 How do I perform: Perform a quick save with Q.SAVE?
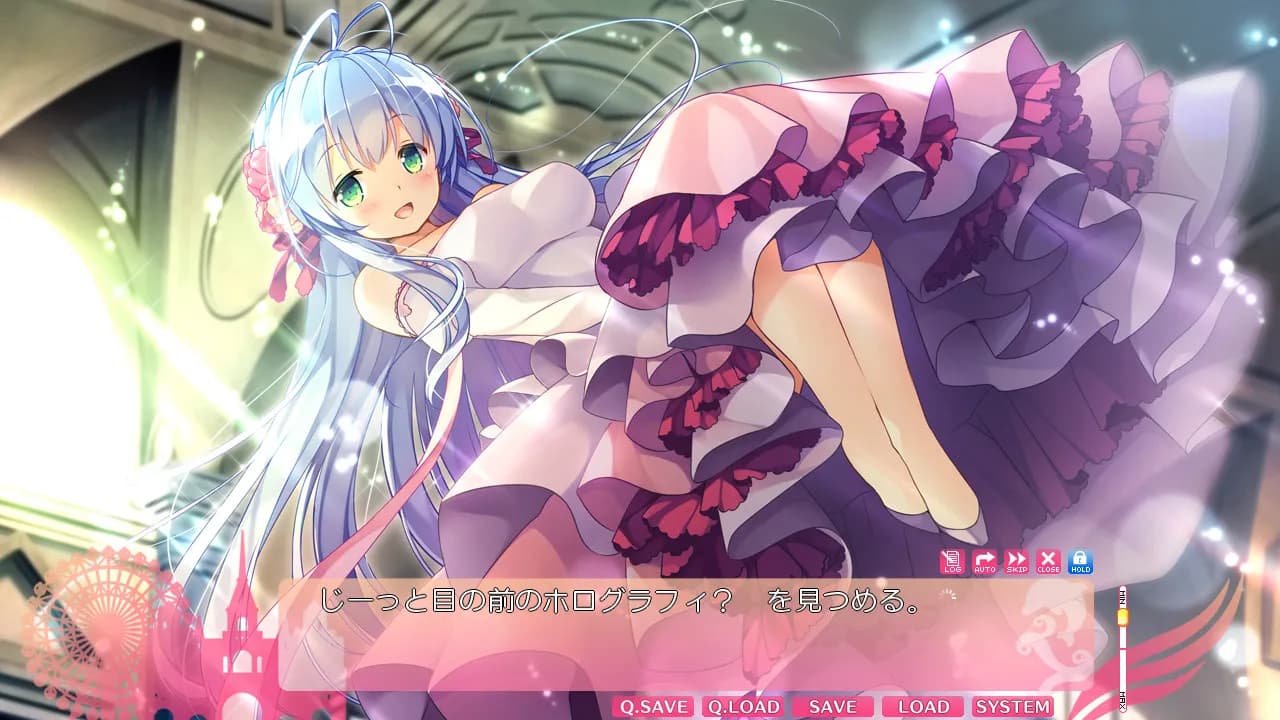click(655, 706)
